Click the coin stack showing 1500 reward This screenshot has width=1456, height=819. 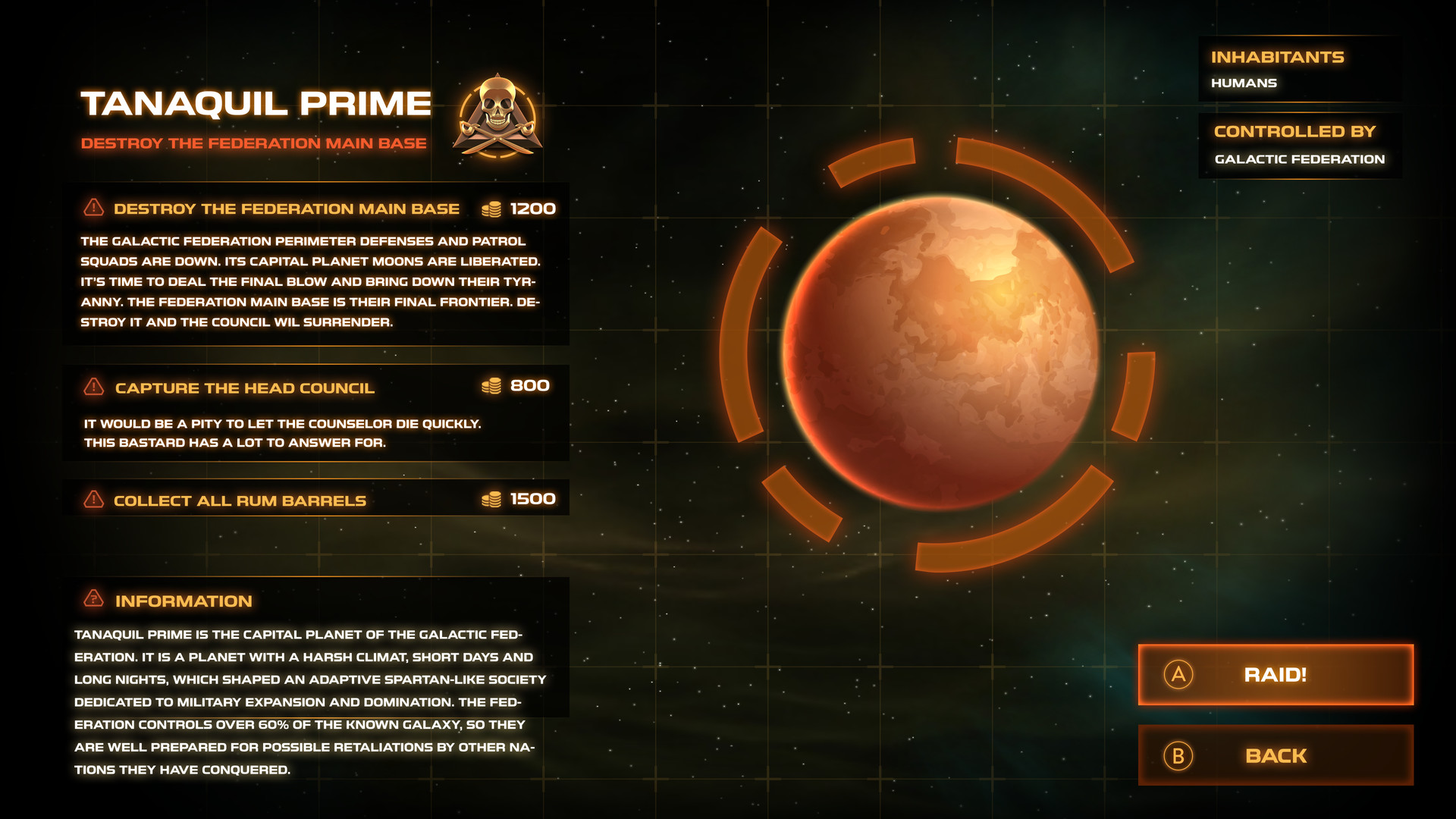[492, 498]
